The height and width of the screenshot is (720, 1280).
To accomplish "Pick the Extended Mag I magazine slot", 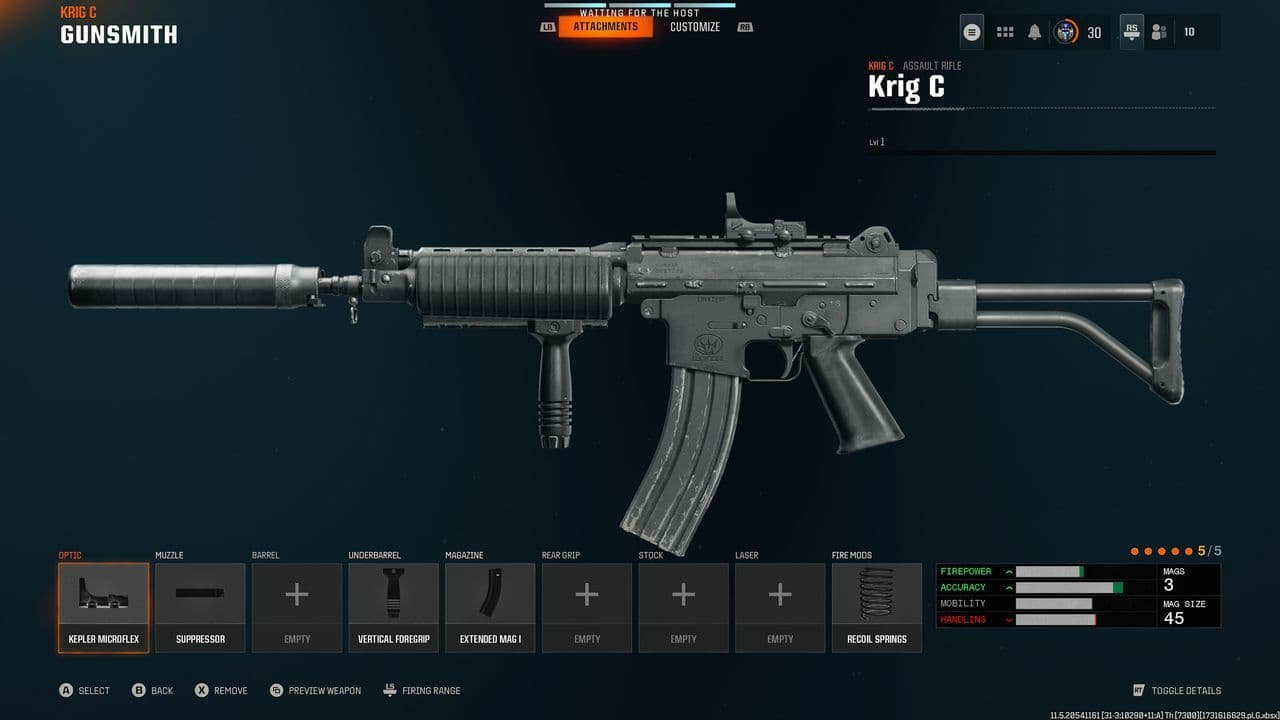I will point(490,607).
